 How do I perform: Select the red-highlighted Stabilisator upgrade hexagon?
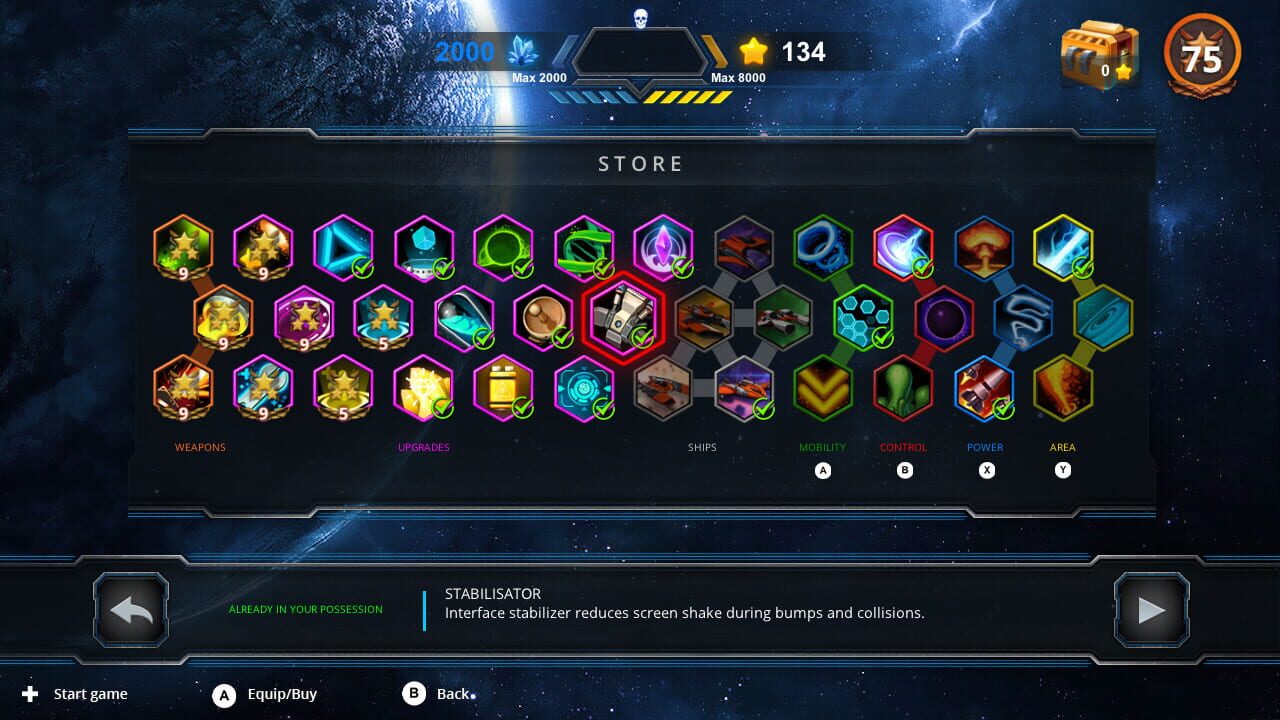[x=625, y=318]
